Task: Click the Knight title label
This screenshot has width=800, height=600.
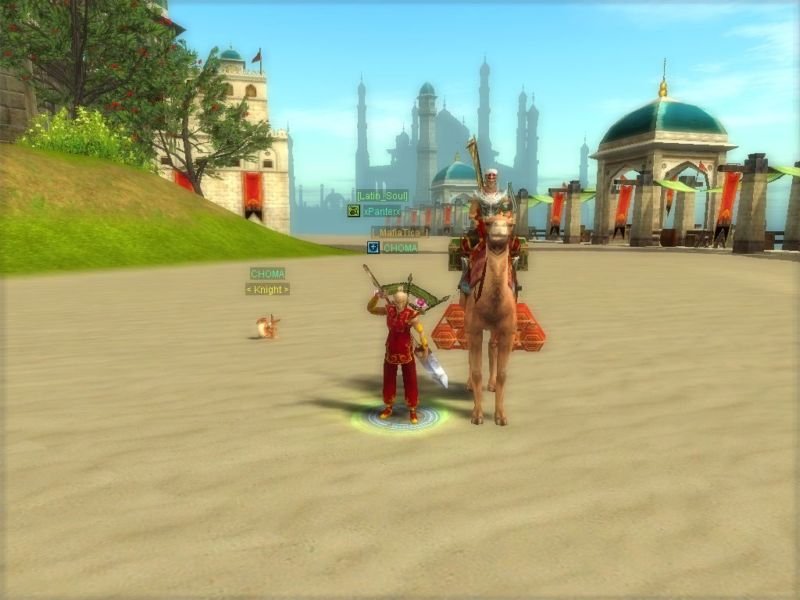Action: tap(268, 289)
